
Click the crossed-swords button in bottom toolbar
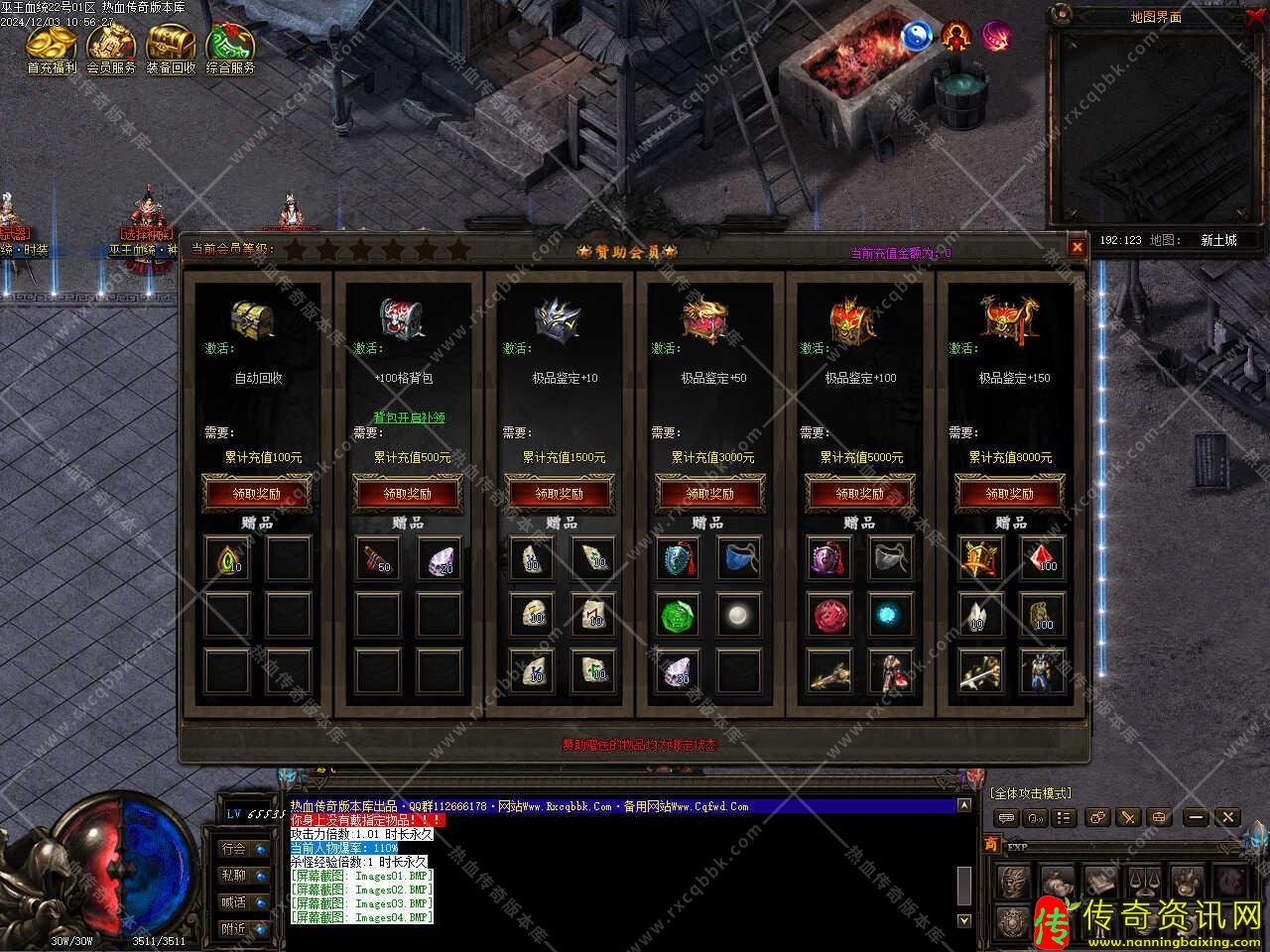tap(1128, 817)
